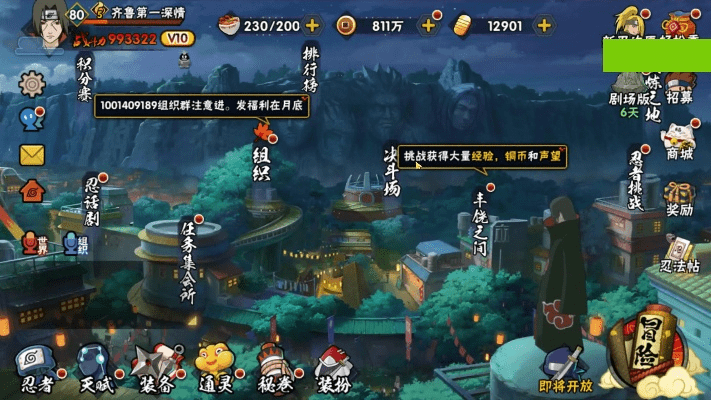Add ramen stamina with the plus button
Screen dimensions: 711x400
click(312, 25)
